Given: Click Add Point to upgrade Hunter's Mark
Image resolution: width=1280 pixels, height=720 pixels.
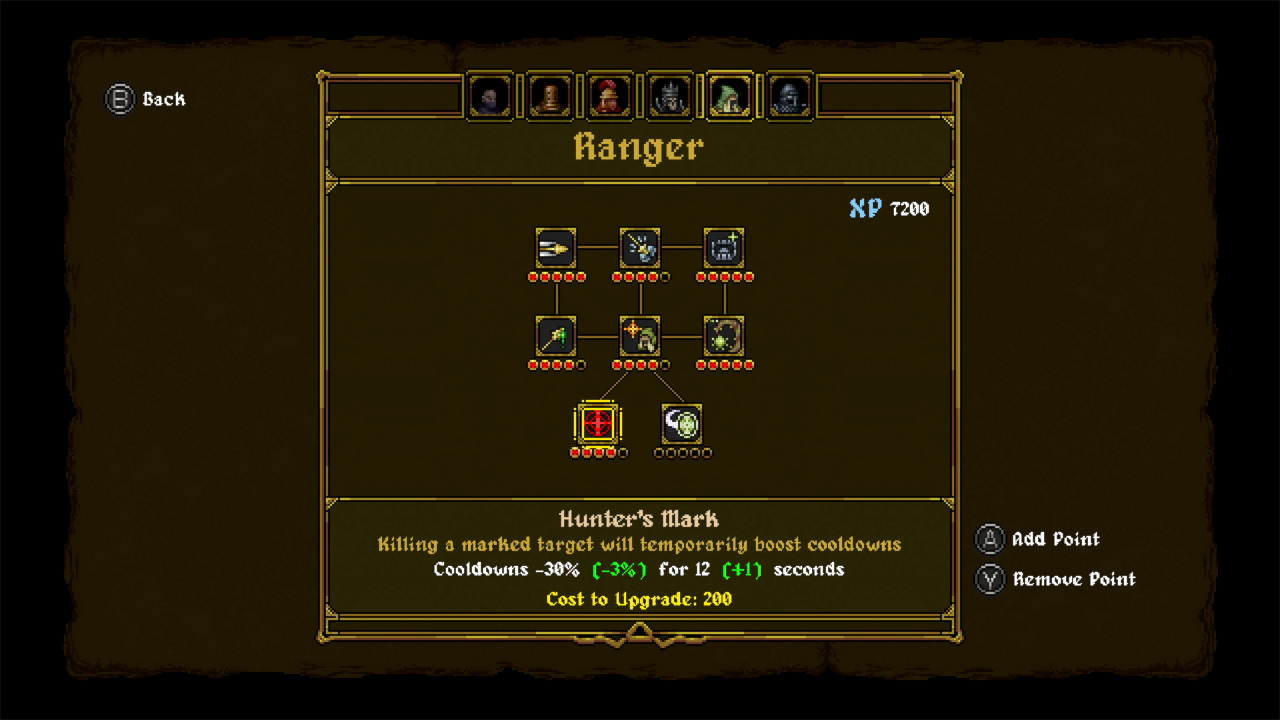Looking at the screenshot, I should pos(1037,540).
